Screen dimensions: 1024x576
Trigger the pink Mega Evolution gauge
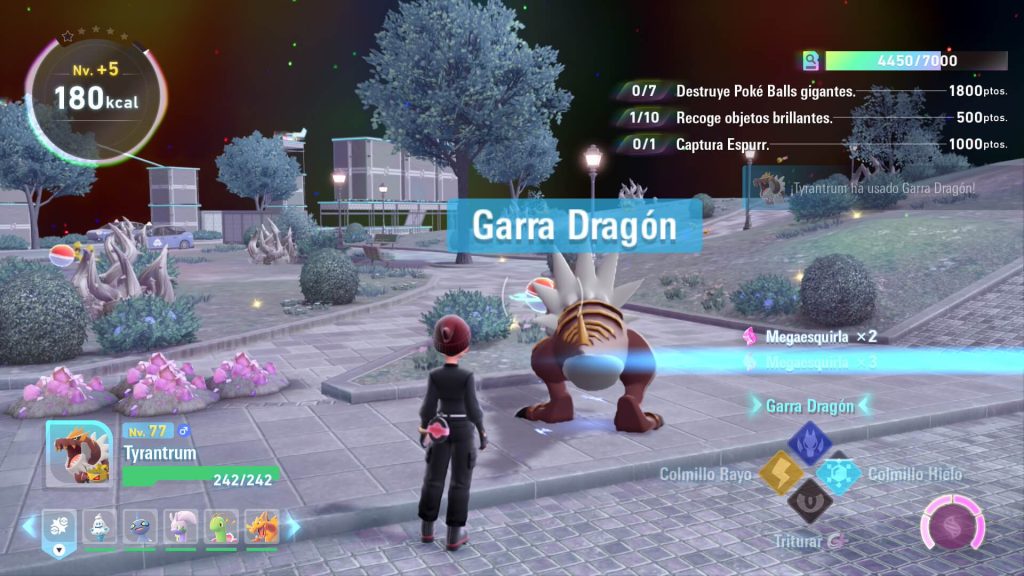(952, 524)
